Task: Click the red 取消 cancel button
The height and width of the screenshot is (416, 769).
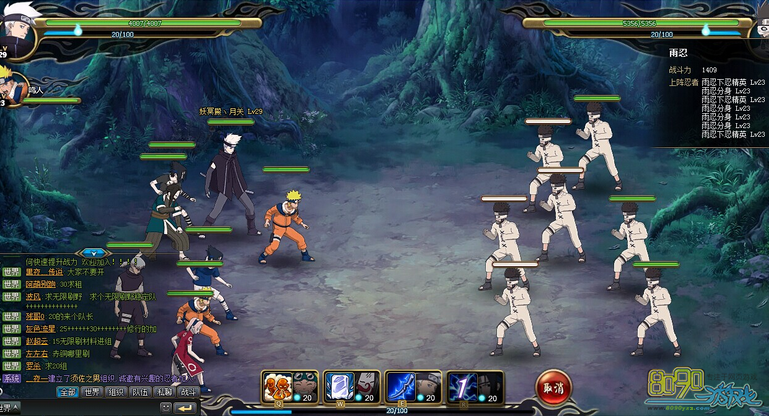Action: point(553,386)
